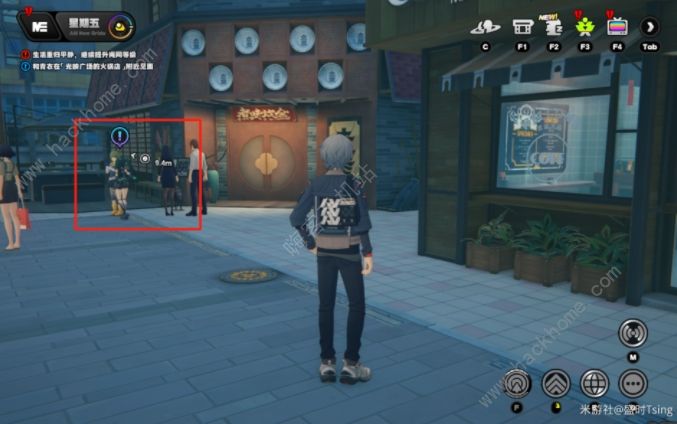This screenshot has height=424, width=677.
Task: Click the blue exclamation quest marker over NPC
Action: click(x=119, y=137)
